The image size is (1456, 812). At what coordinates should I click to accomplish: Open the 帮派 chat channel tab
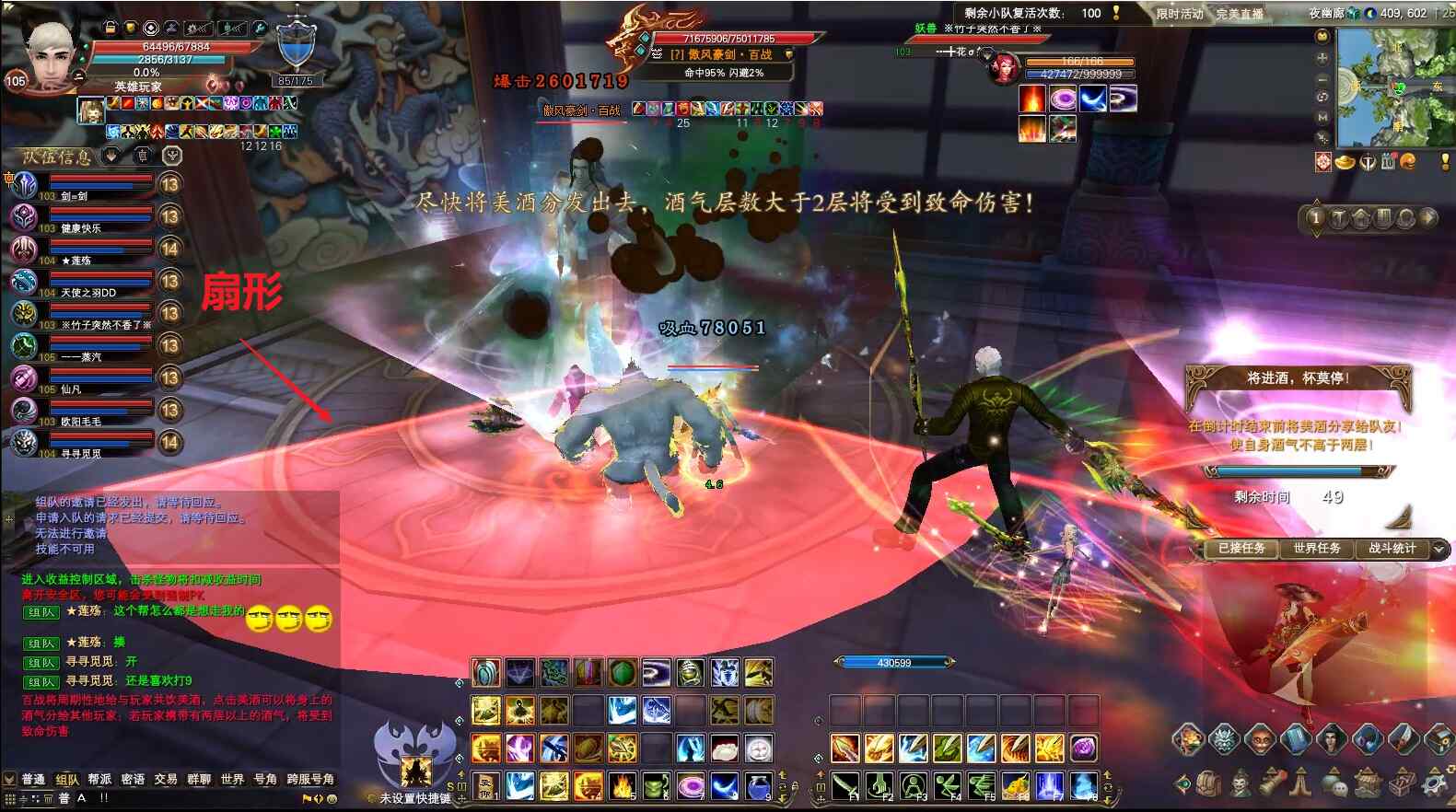point(99,779)
